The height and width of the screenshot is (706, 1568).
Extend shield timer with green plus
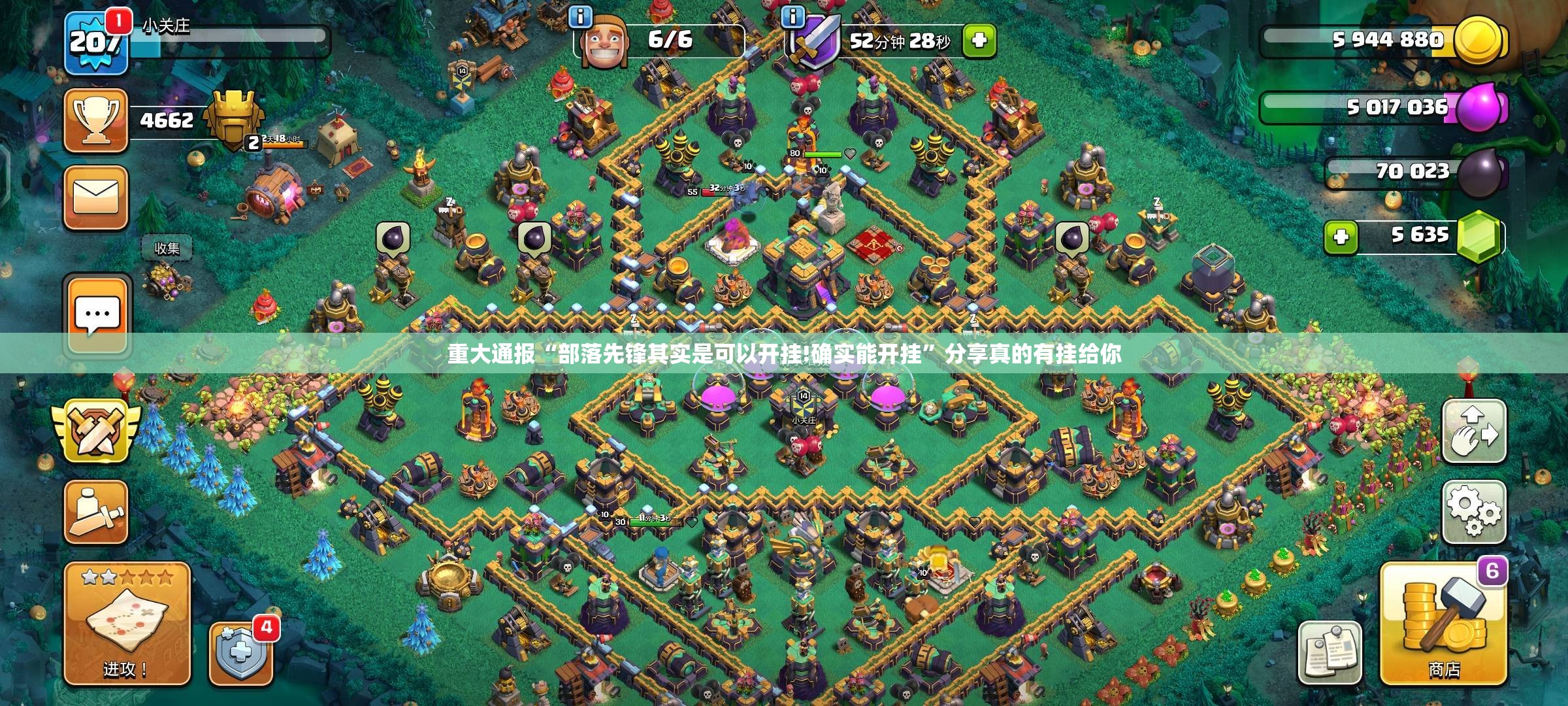coord(979,41)
